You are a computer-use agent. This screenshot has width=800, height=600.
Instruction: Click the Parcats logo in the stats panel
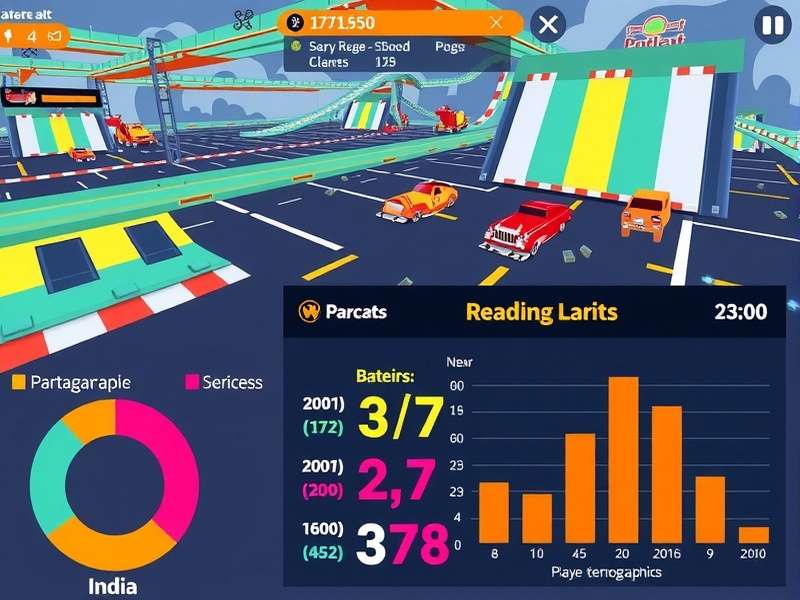pos(308,311)
